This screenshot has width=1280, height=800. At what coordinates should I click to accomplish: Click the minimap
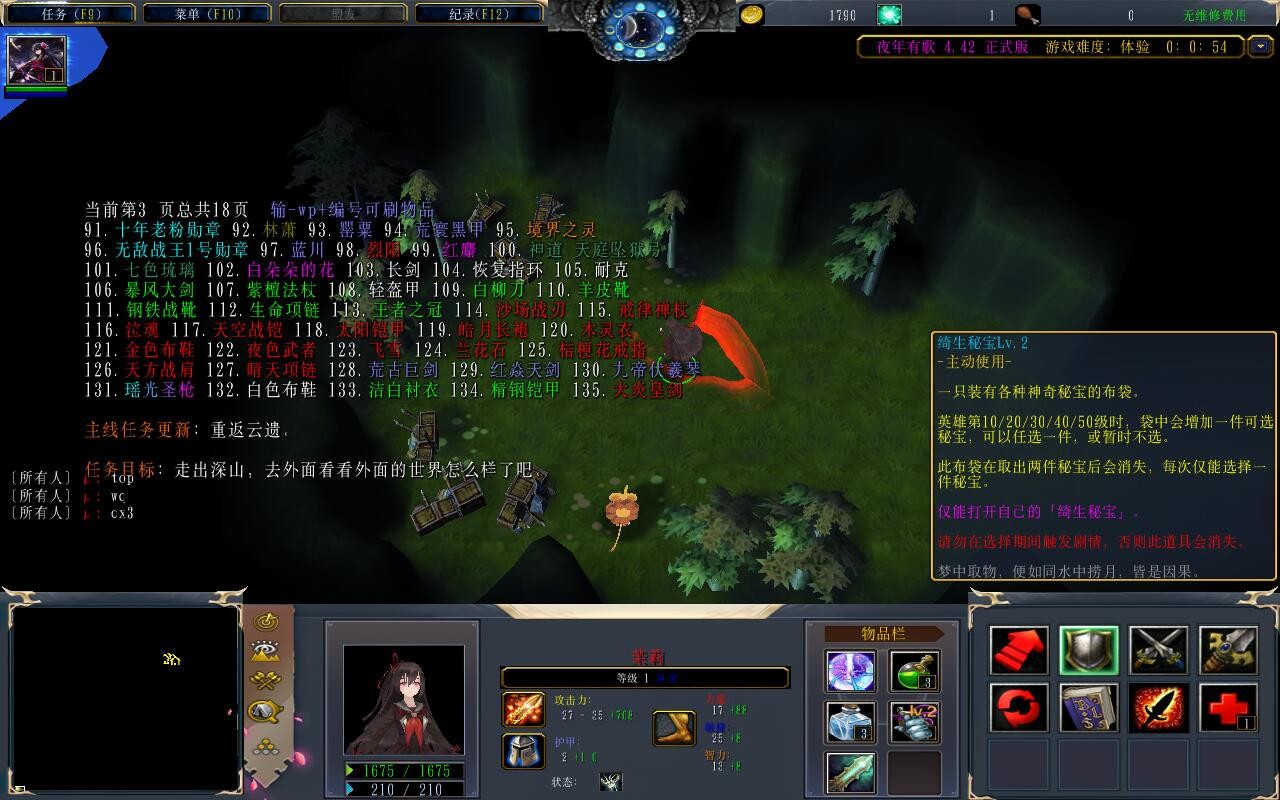[124, 697]
